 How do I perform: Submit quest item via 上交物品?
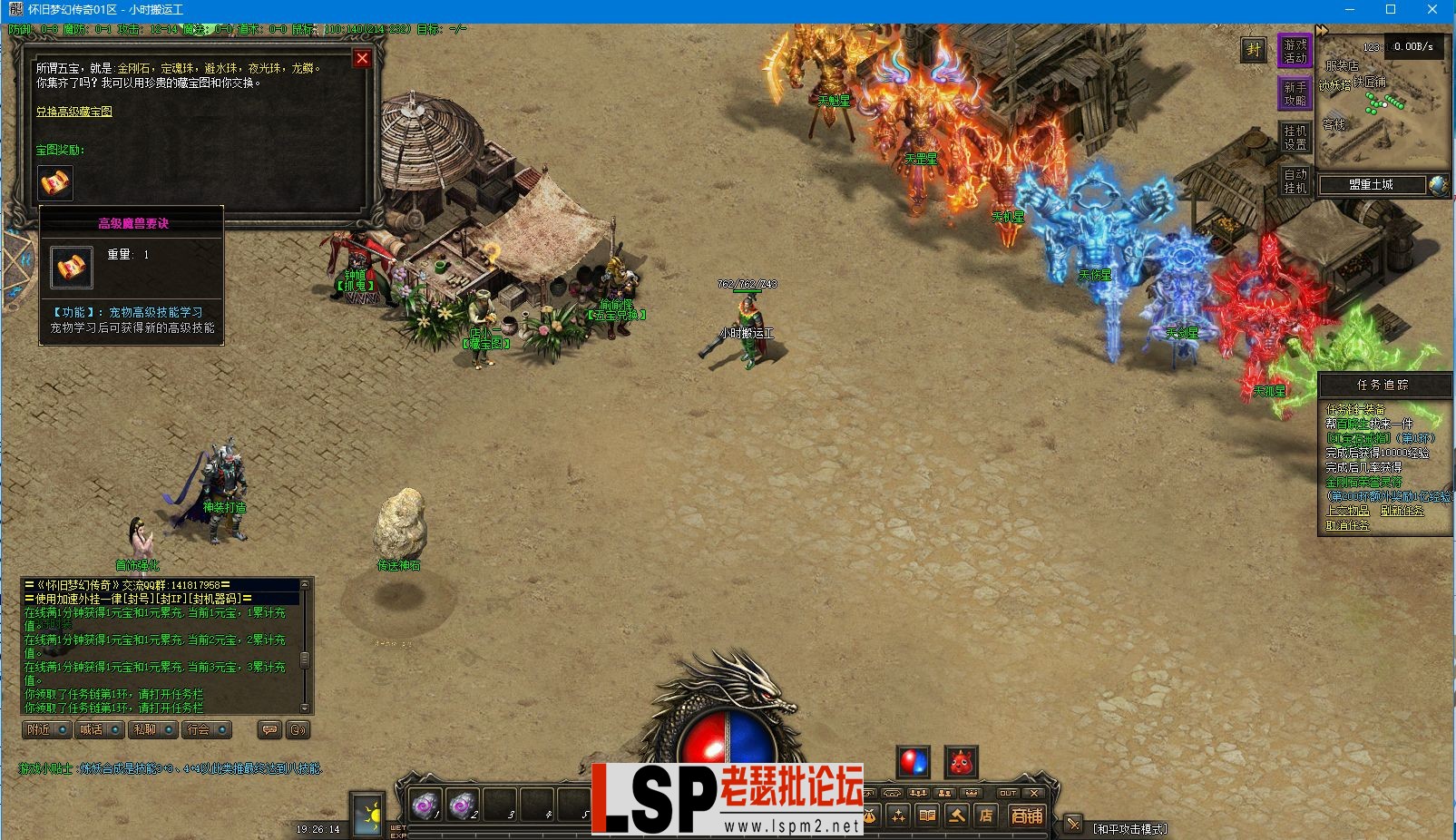[x=1347, y=511]
